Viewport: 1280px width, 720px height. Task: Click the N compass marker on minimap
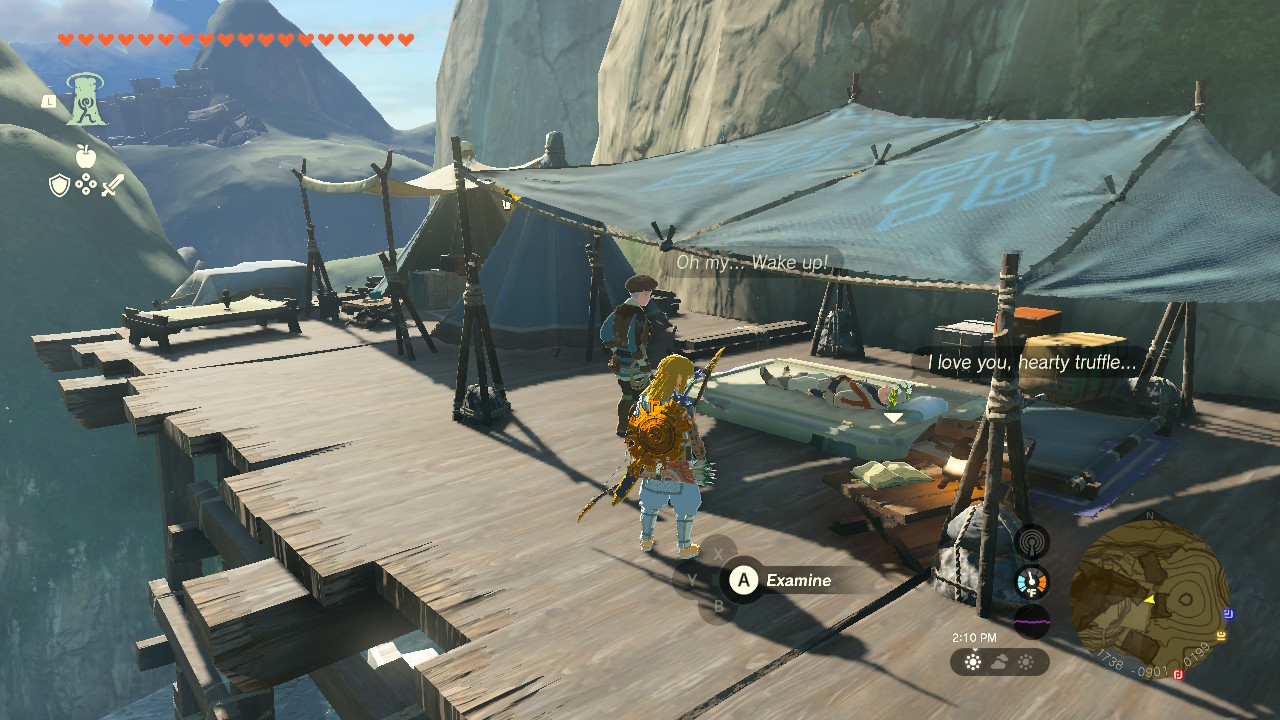pyautogui.click(x=1149, y=515)
